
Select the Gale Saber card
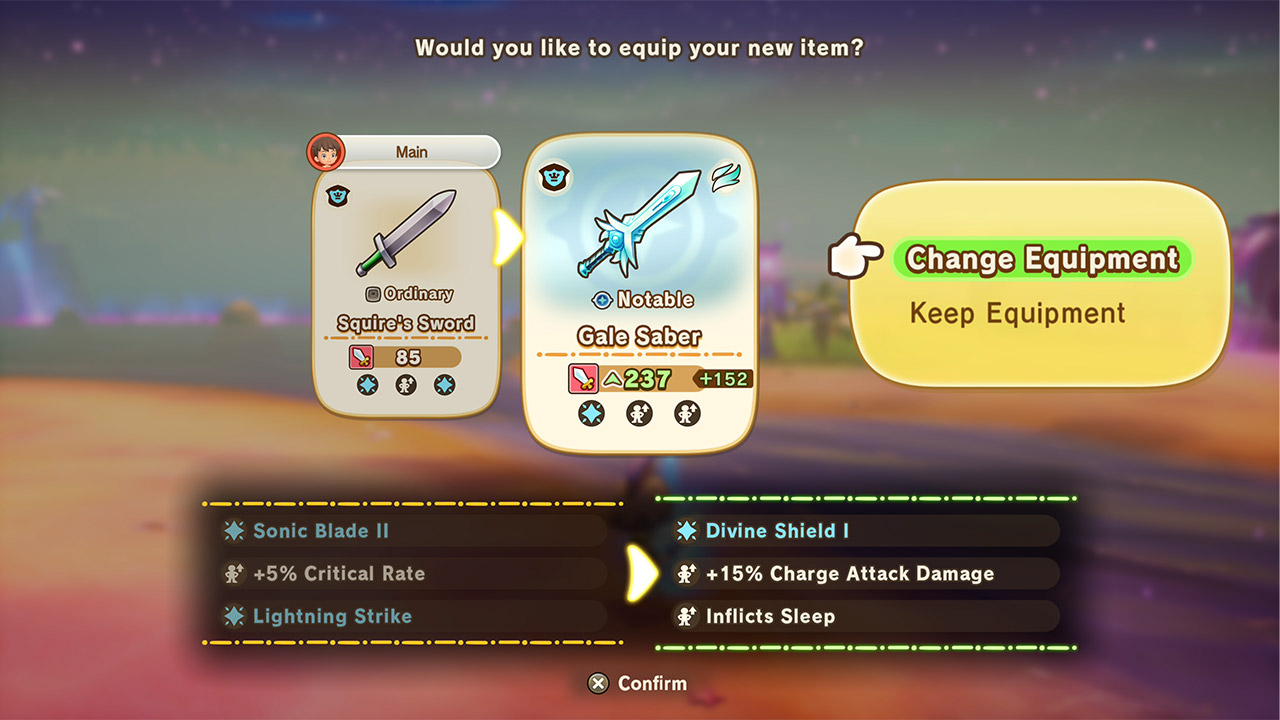pyautogui.click(x=640, y=293)
